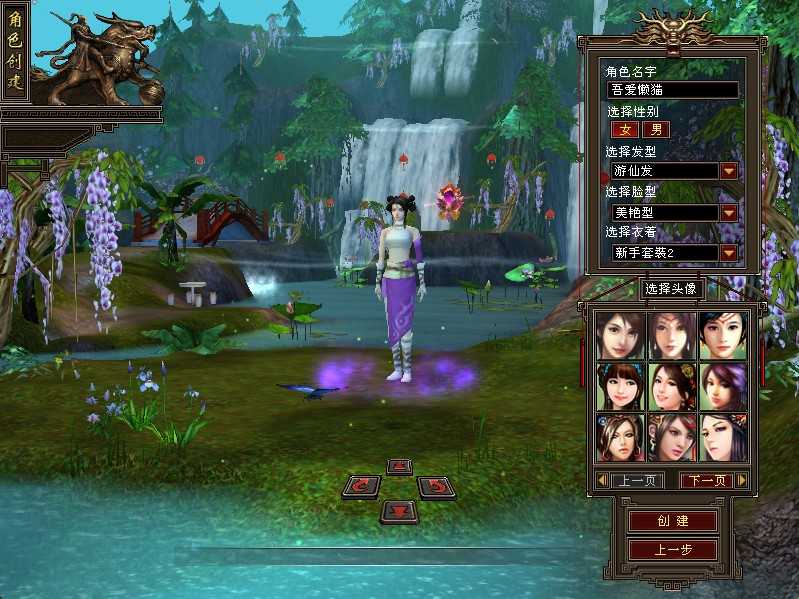The image size is (799, 599).
Task: Choose the male (男) gender button
Action: (656, 129)
